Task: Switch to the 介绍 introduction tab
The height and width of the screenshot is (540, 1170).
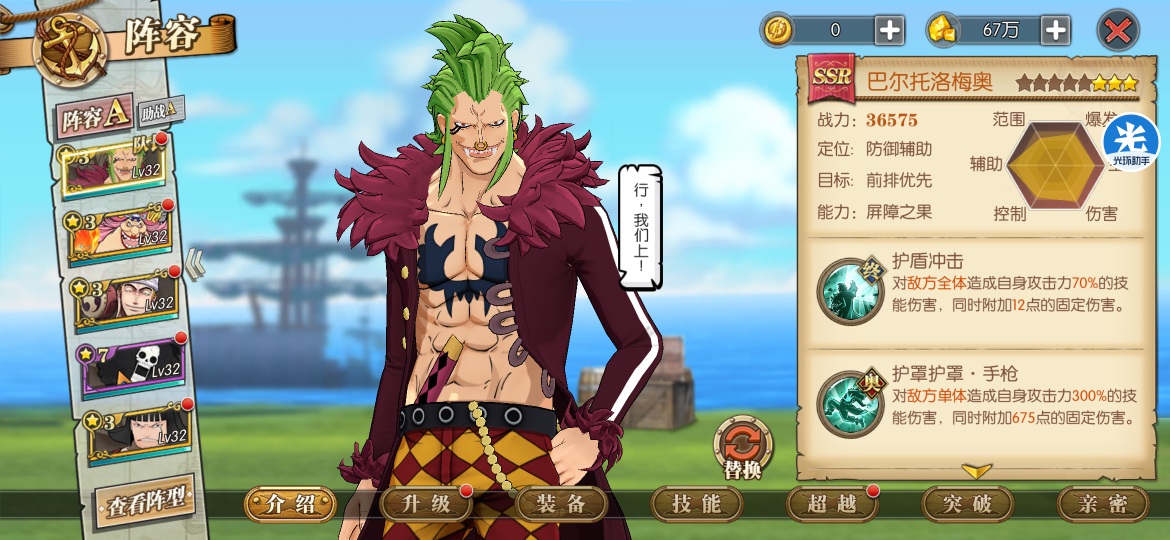Action: click(291, 504)
